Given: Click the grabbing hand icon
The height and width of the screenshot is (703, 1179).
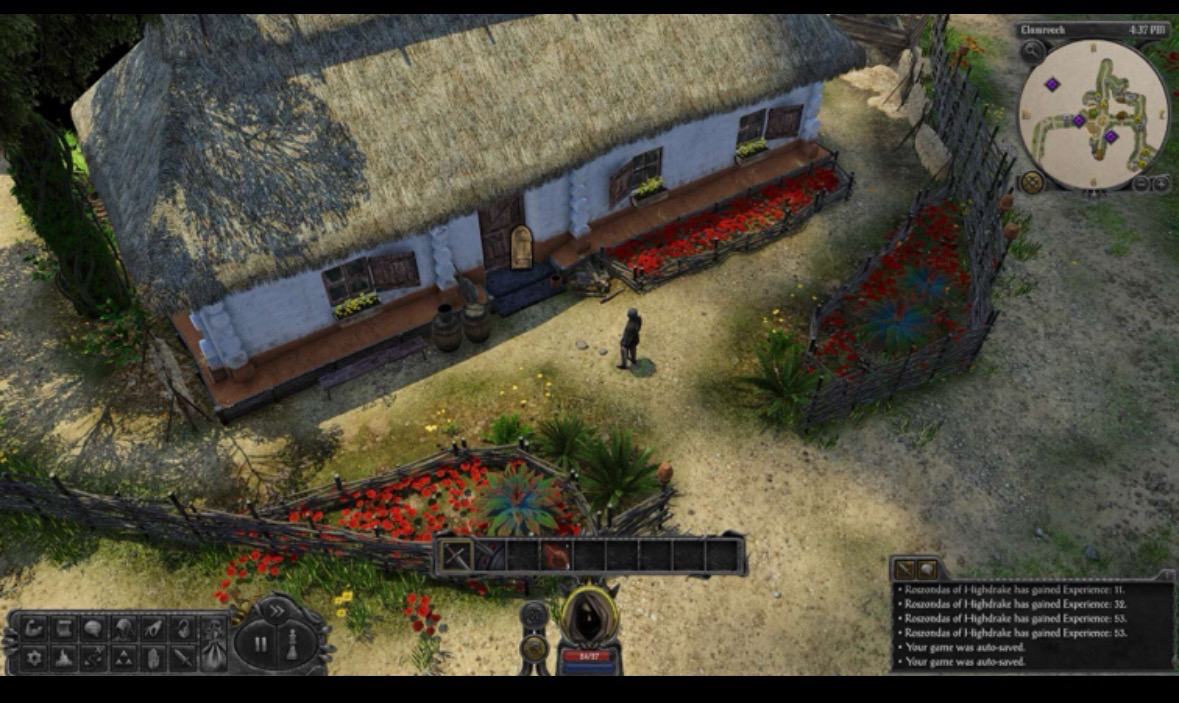Looking at the screenshot, I should point(153,629).
